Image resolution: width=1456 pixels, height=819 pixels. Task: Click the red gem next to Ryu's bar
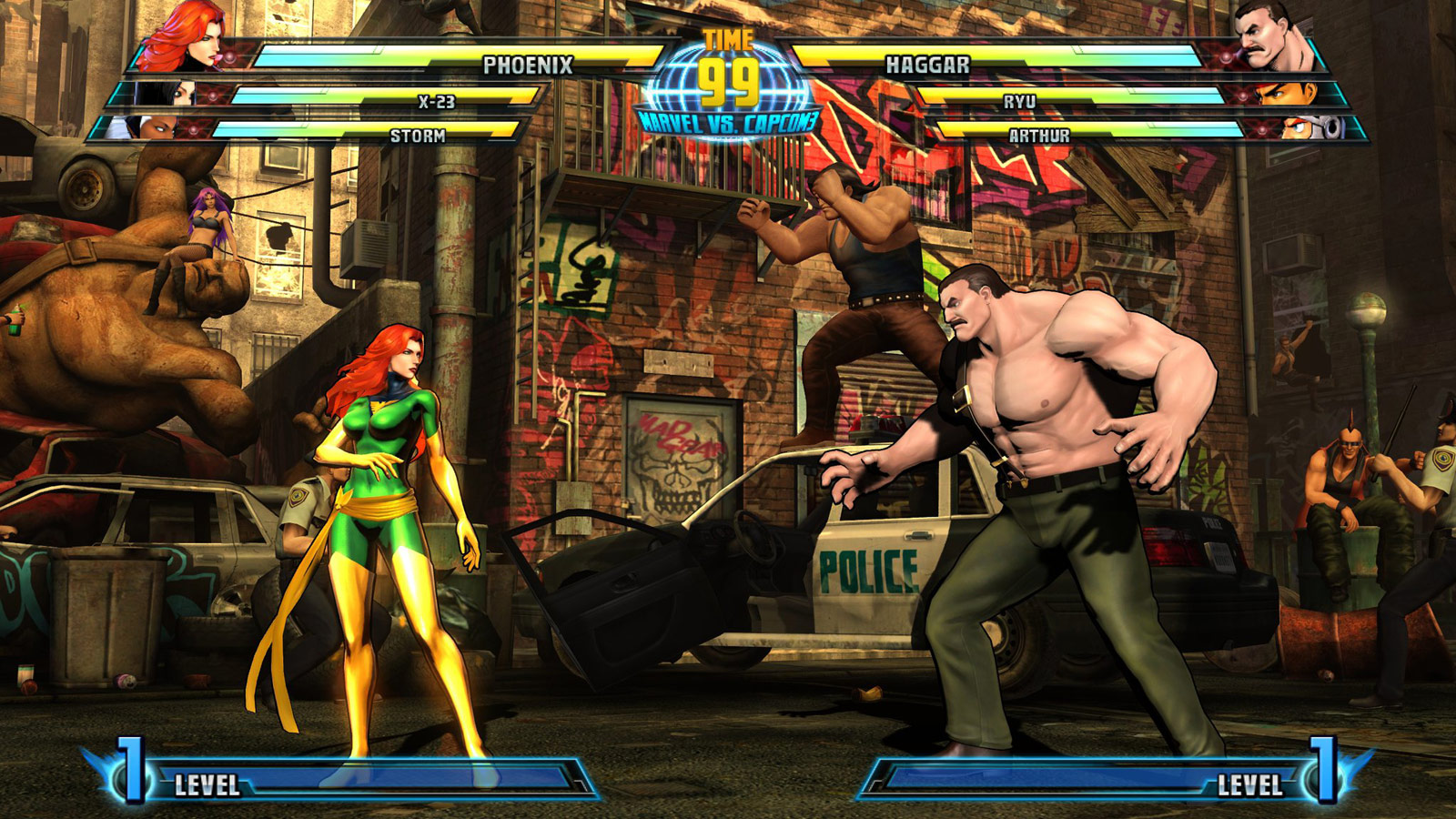point(1243,96)
